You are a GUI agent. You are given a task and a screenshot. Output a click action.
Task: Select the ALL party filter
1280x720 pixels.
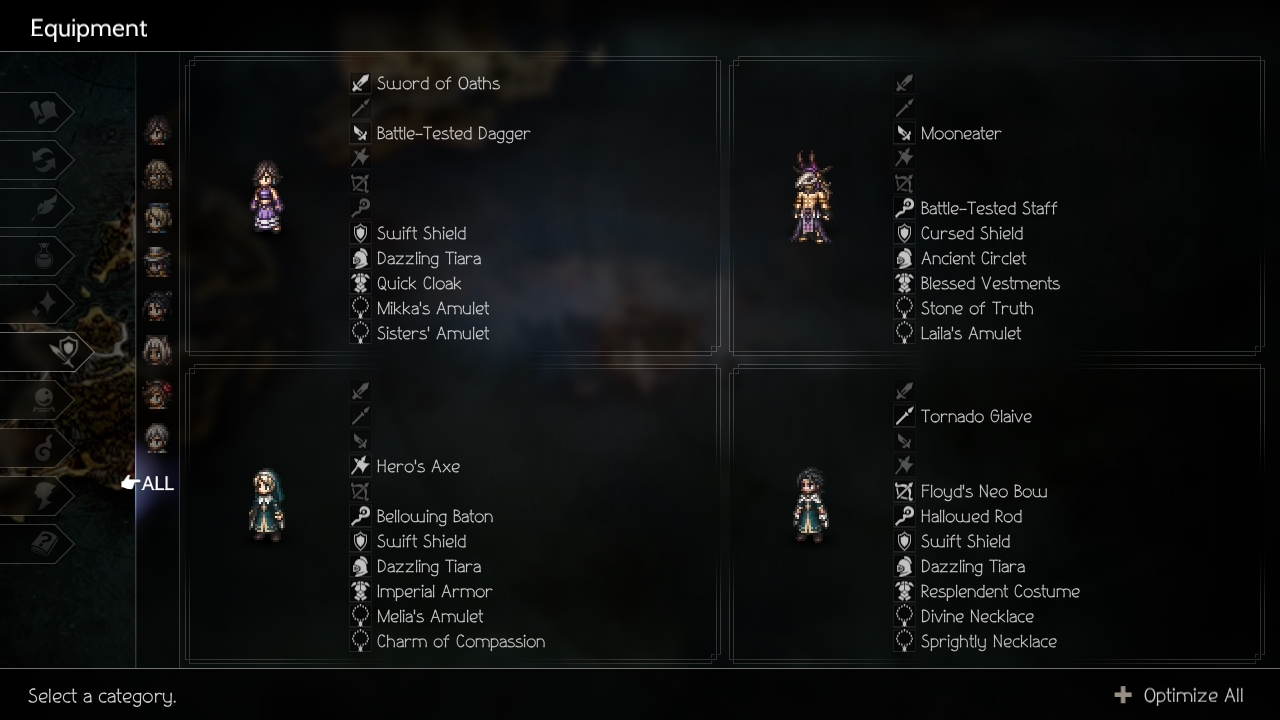[x=157, y=484]
